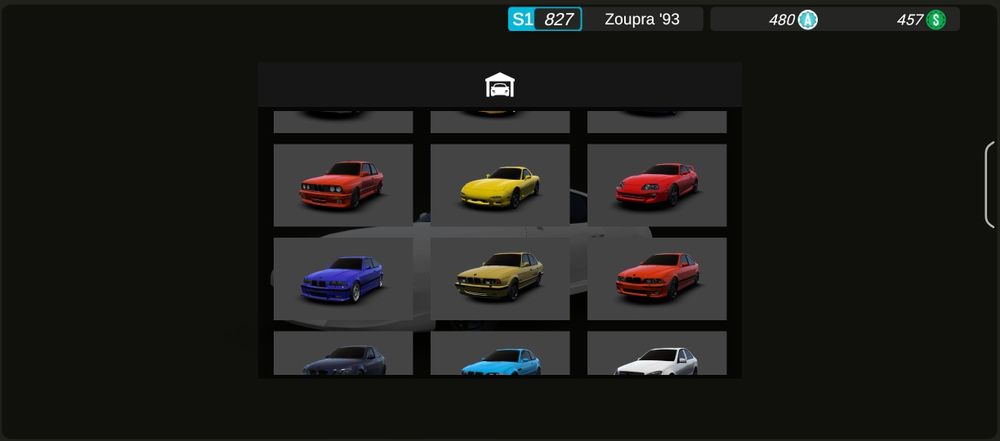The image size is (1000, 441).
Task: Click the Zoupra '93 car name label
Action: (x=642, y=19)
